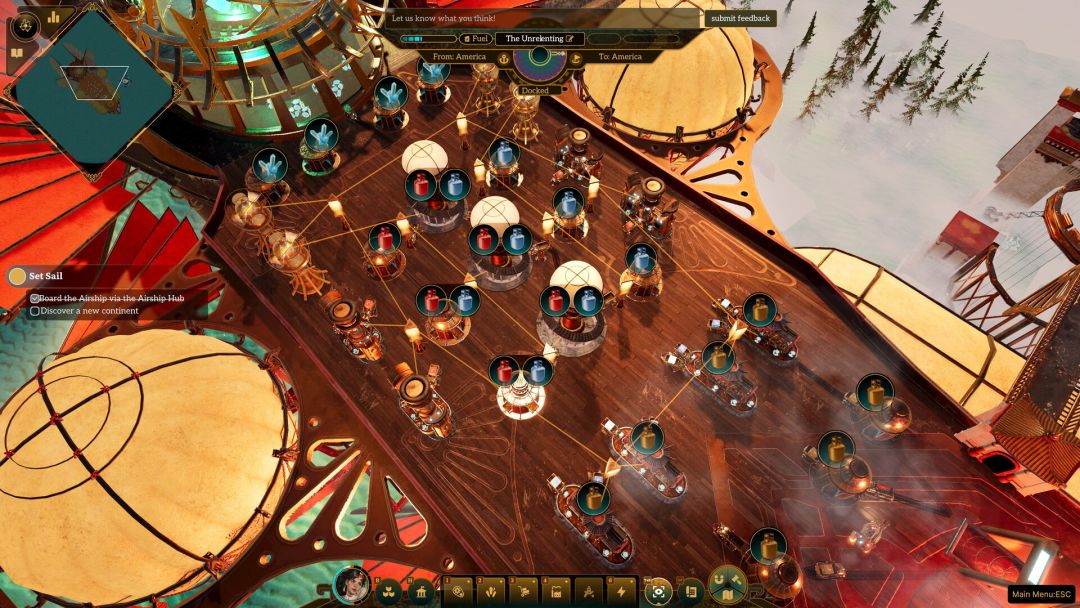Choose the lightning bolt power build category

622,592
